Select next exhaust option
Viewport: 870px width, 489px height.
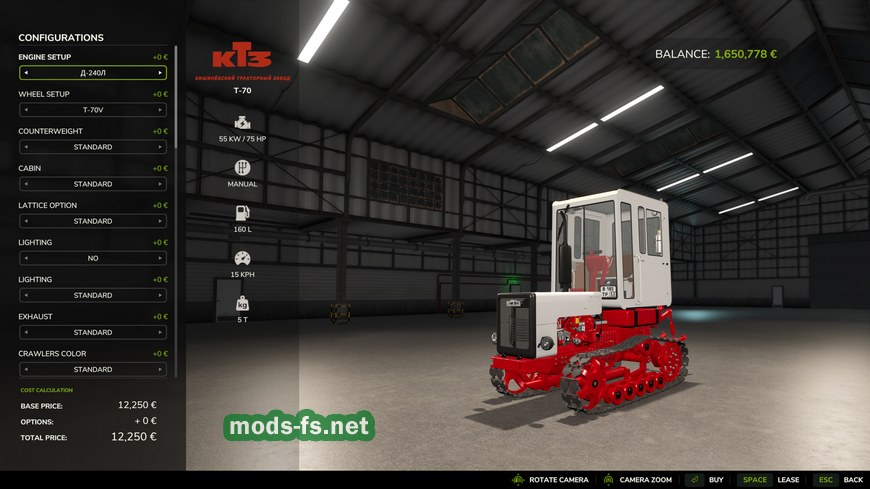pos(160,332)
